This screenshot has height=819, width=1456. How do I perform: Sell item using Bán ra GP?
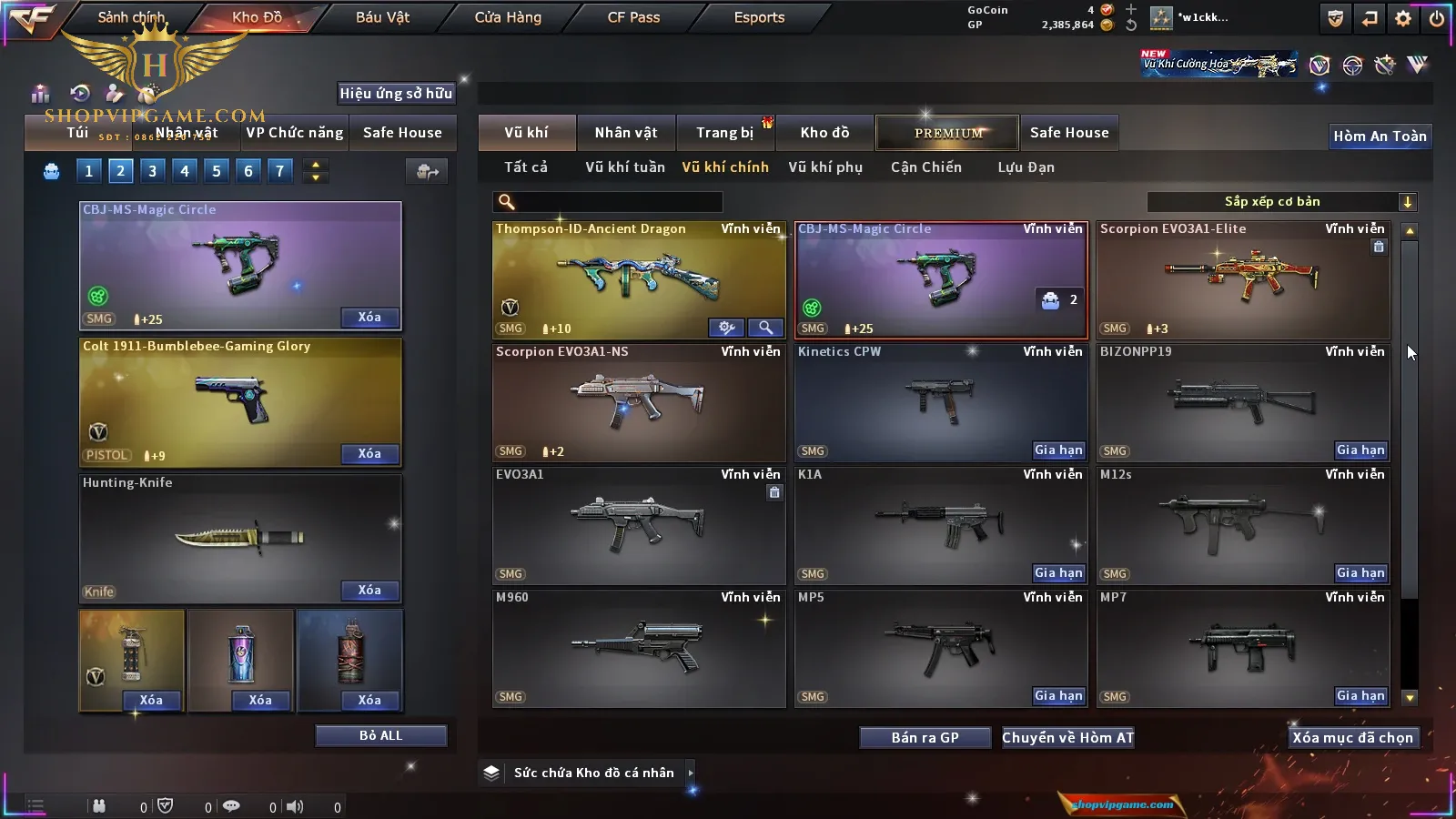pos(925,738)
